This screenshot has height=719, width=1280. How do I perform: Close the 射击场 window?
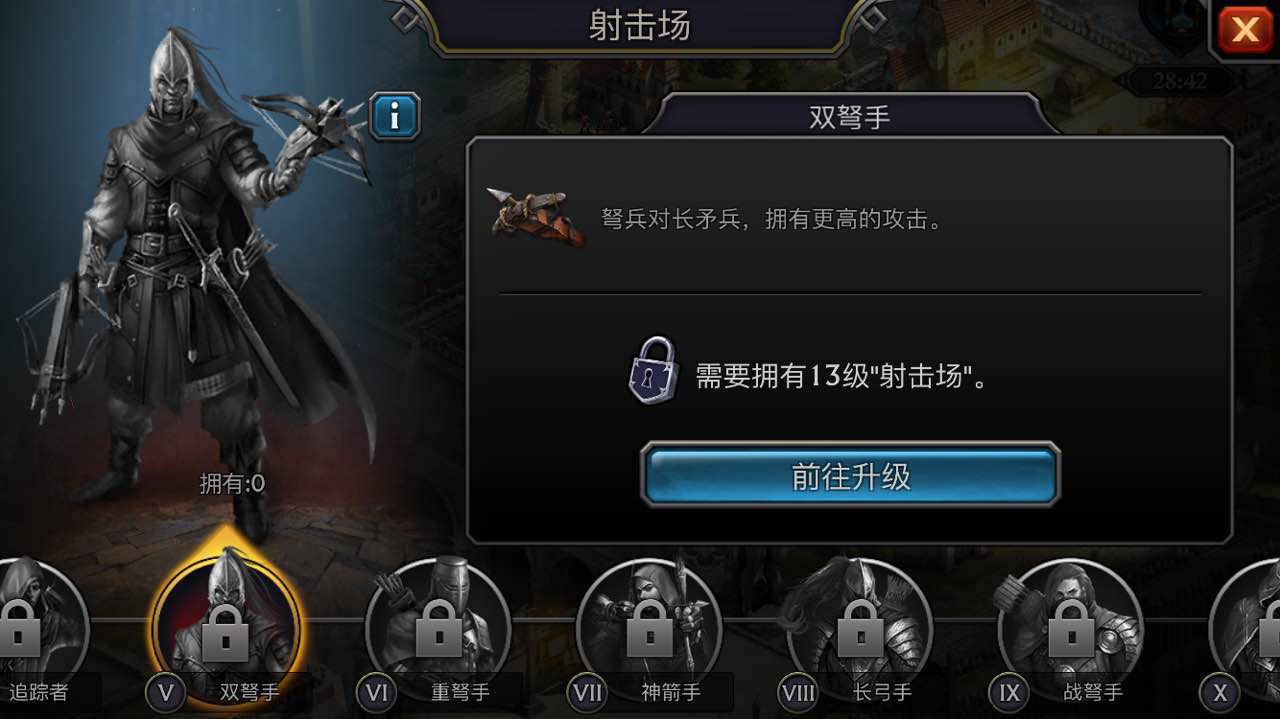click(x=1245, y=30)
